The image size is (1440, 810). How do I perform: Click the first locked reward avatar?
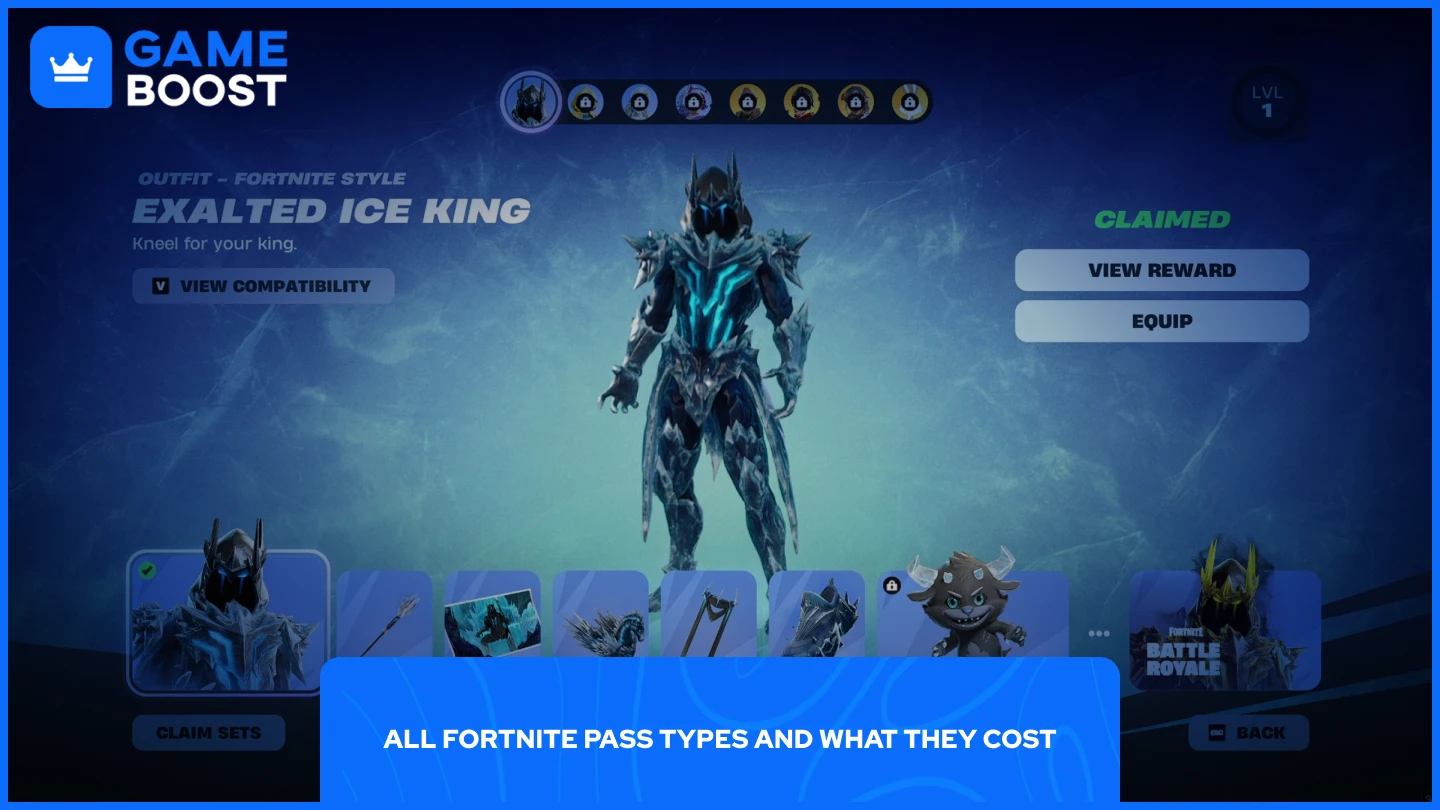586,101
